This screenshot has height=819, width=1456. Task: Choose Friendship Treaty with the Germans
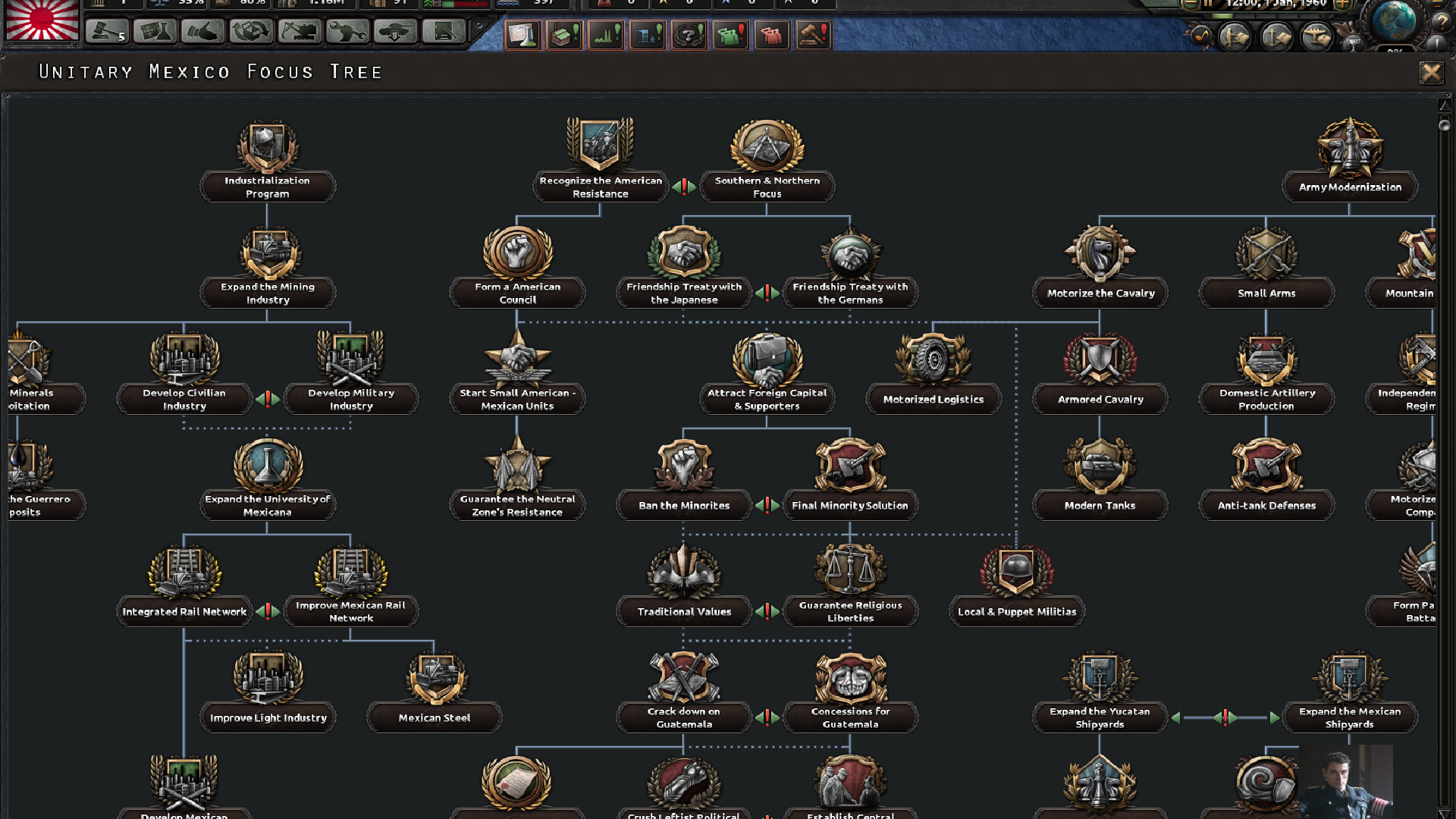[x=850, y=267]
